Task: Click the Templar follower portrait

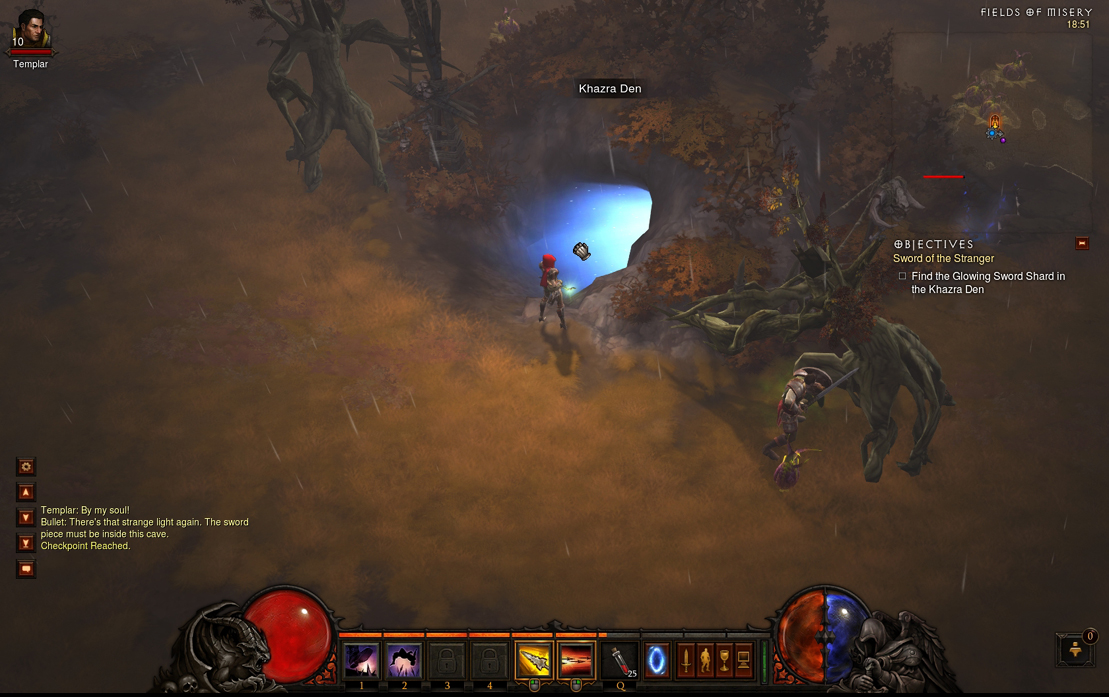Action: tap(31, 28)
